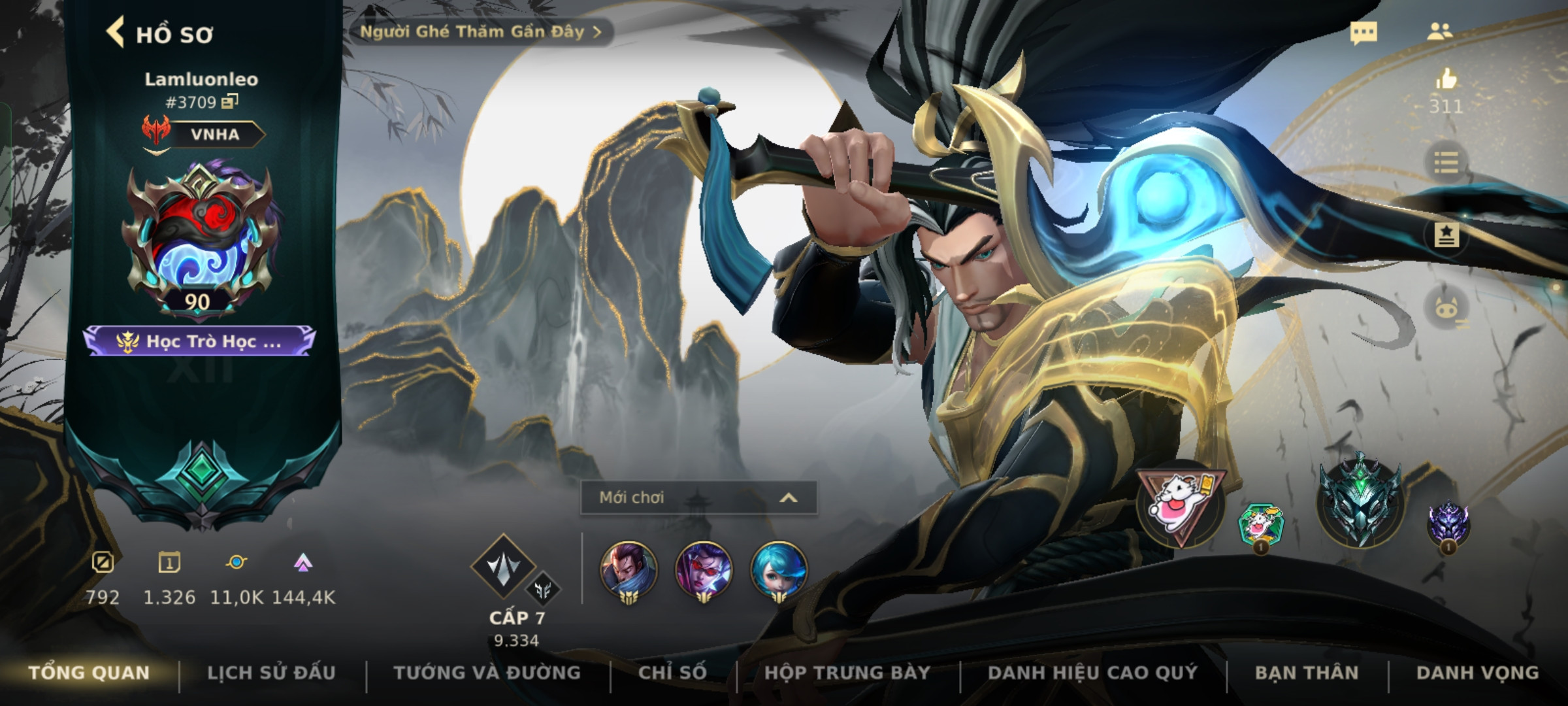Go back from the Hồ Sơ screen
Image resolution: width=1568 pixels, height=706 pixels.
[116, 33]
